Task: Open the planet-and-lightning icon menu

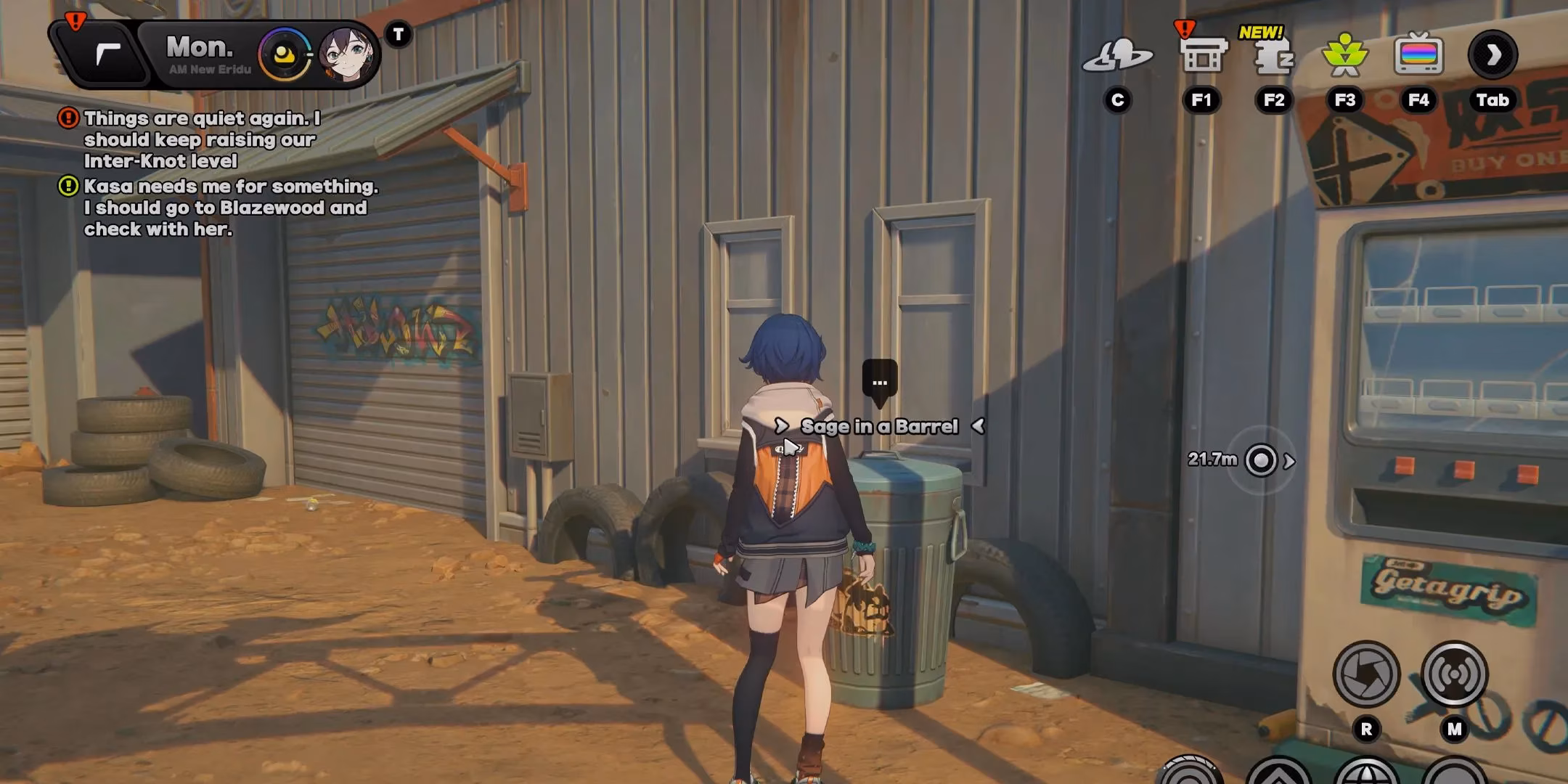Action: tap(1117, 56)
